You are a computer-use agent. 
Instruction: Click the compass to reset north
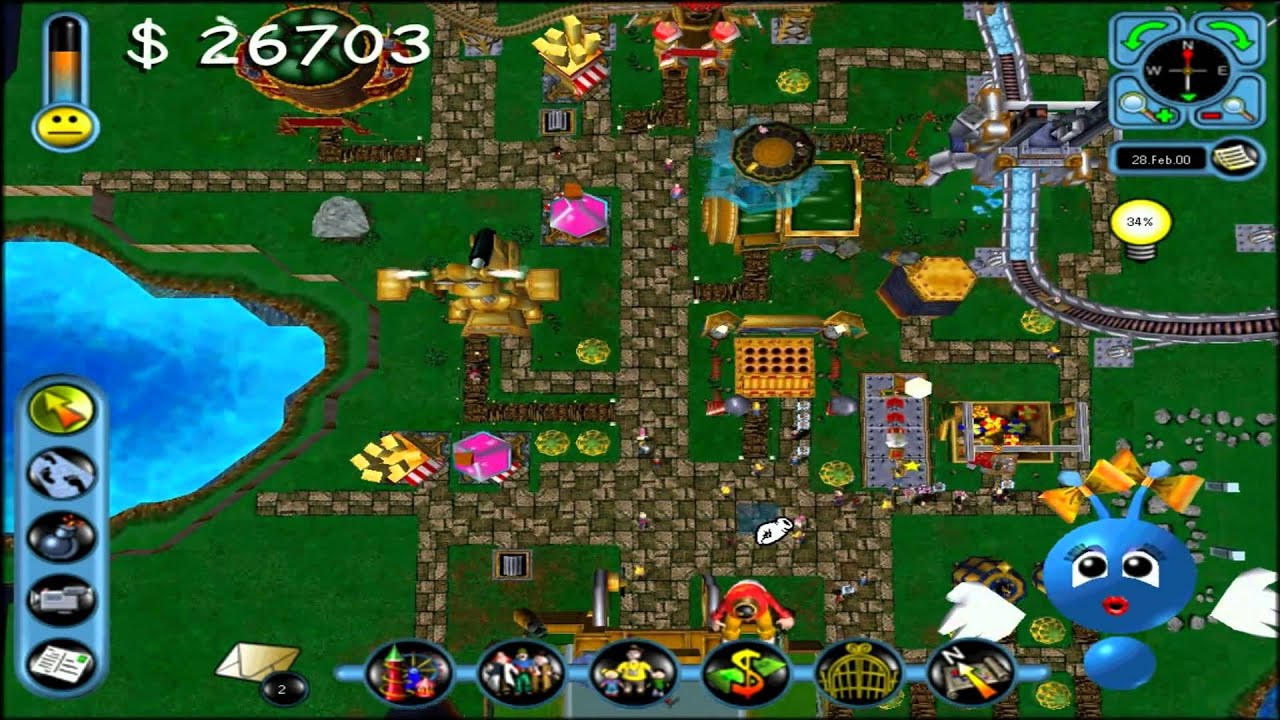point(1188,70)
